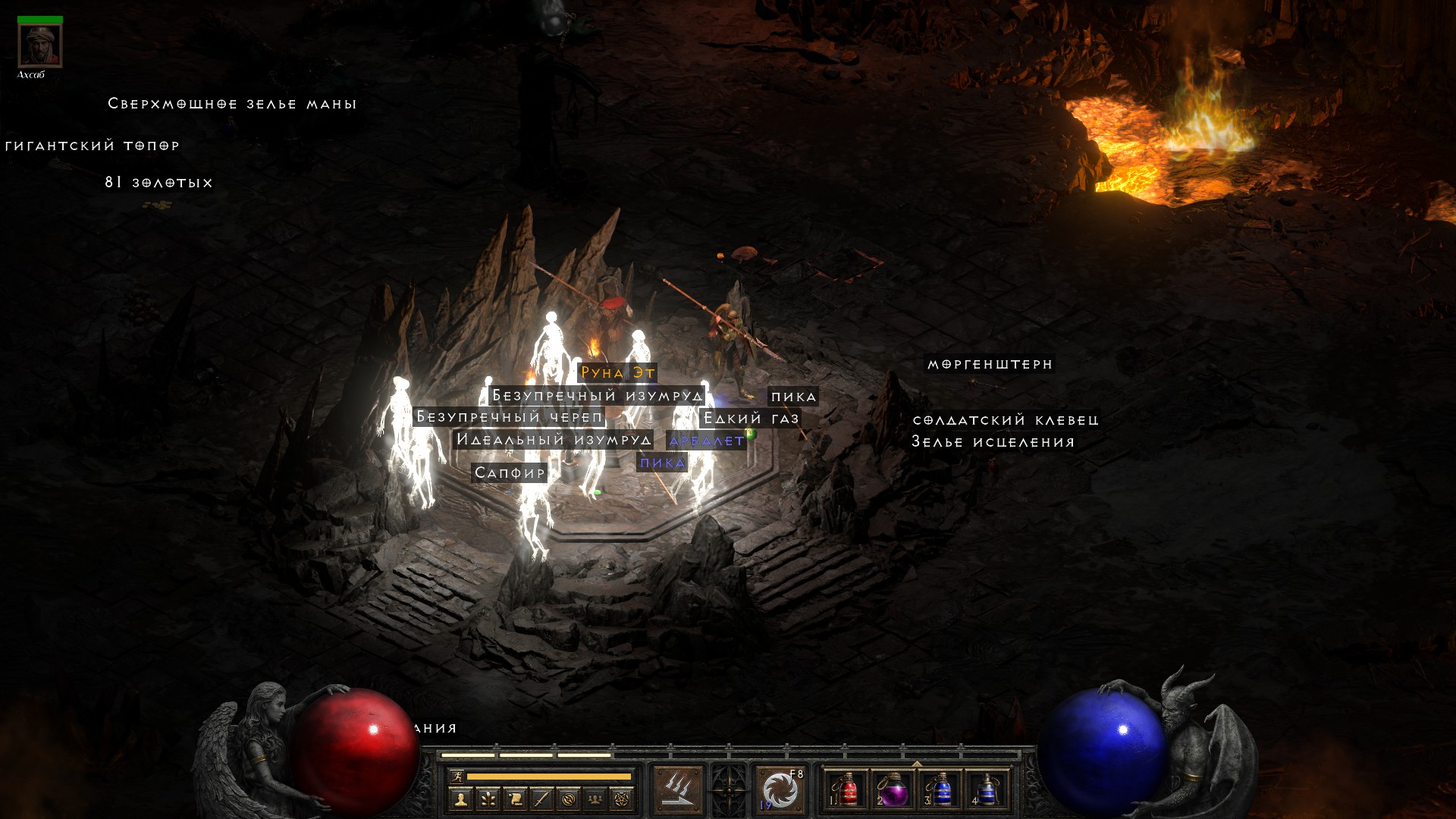Pick up the Руна Эт item label

click(x=617, y=372)
